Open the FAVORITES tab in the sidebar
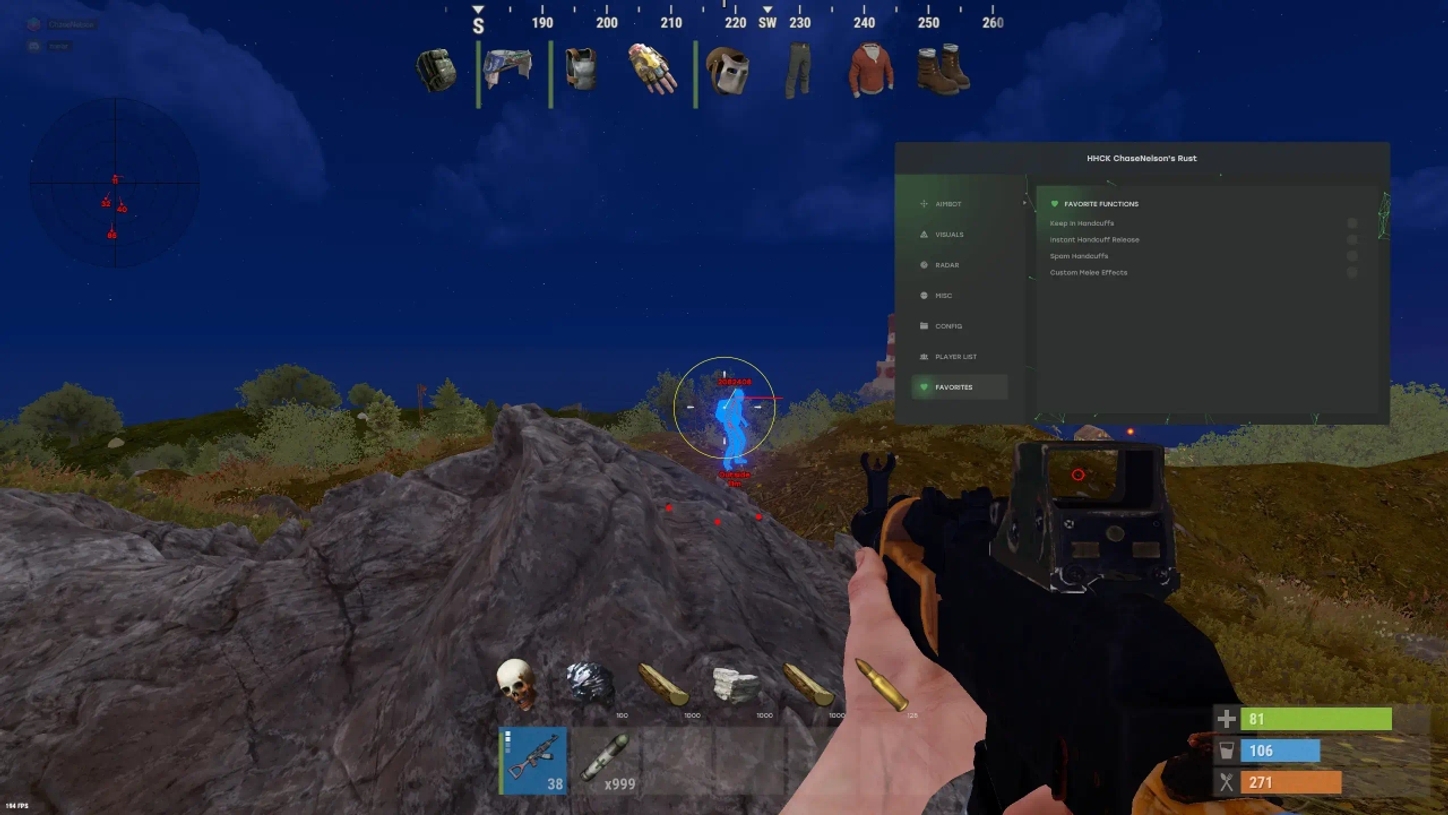This screenshot has height=815, width=1448. tap(922, 387)
